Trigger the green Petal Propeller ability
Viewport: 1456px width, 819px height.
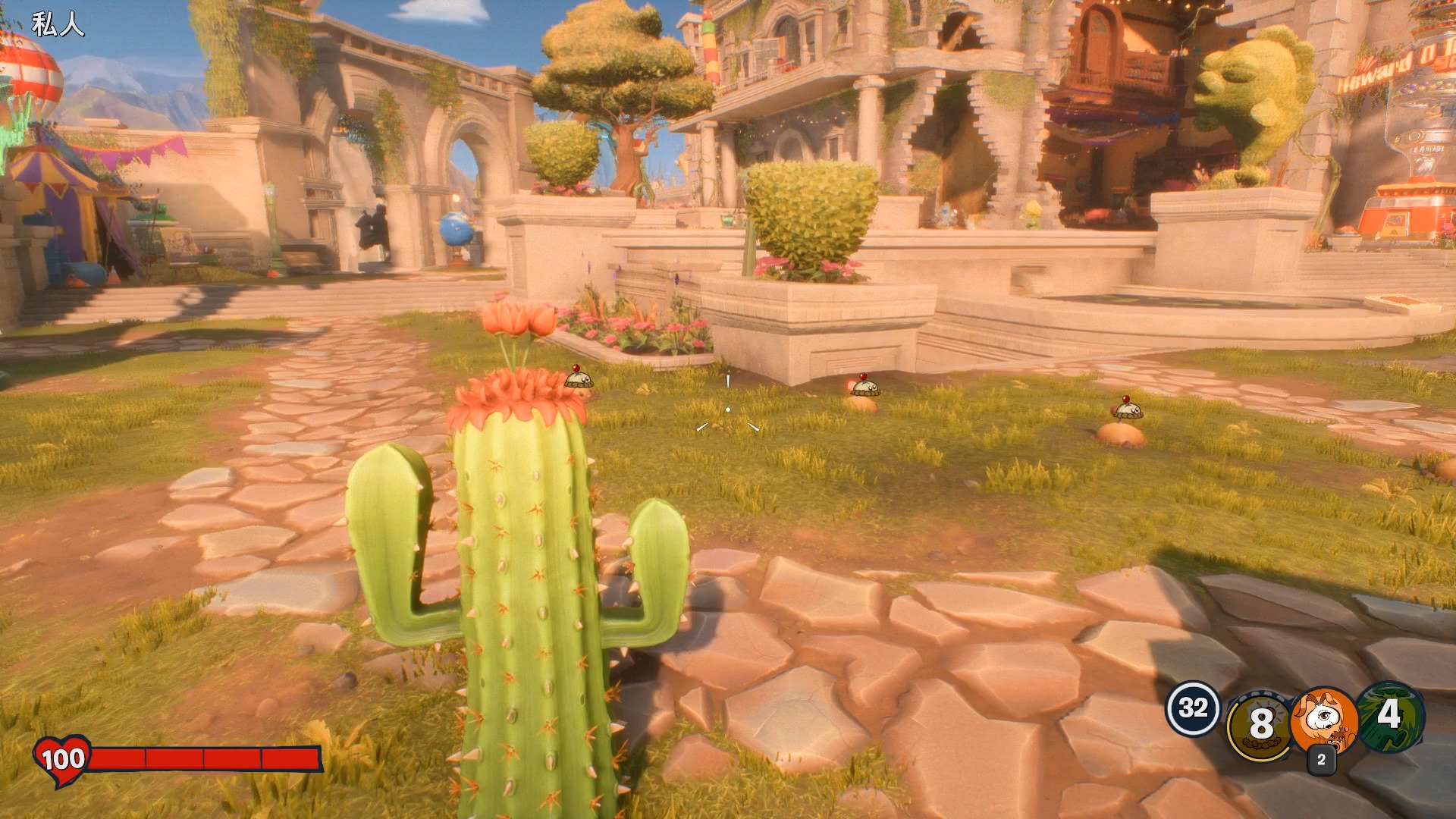pos(1389,716)
